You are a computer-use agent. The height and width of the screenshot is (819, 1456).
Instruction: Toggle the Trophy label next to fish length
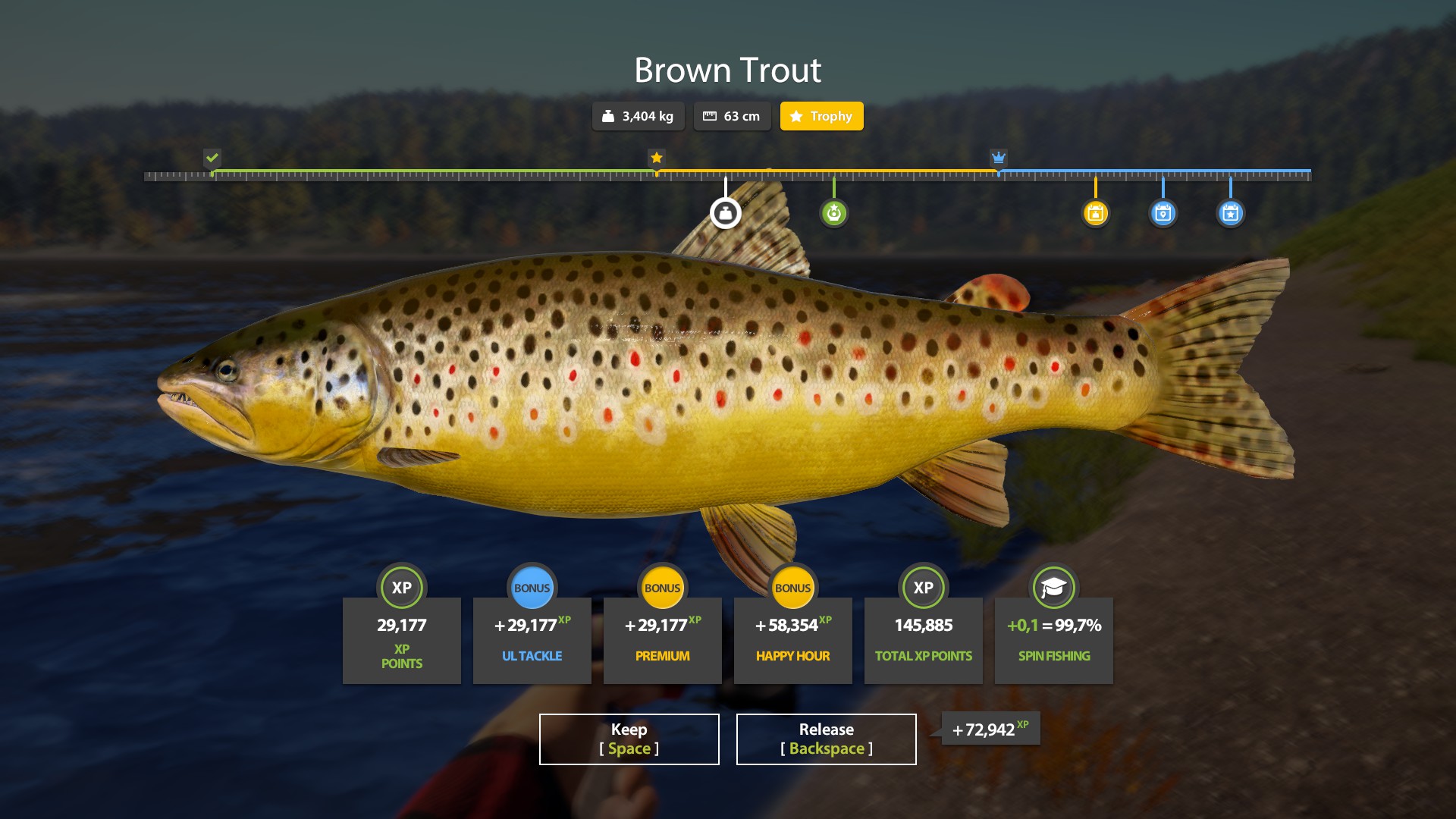[x=821, y=116]
